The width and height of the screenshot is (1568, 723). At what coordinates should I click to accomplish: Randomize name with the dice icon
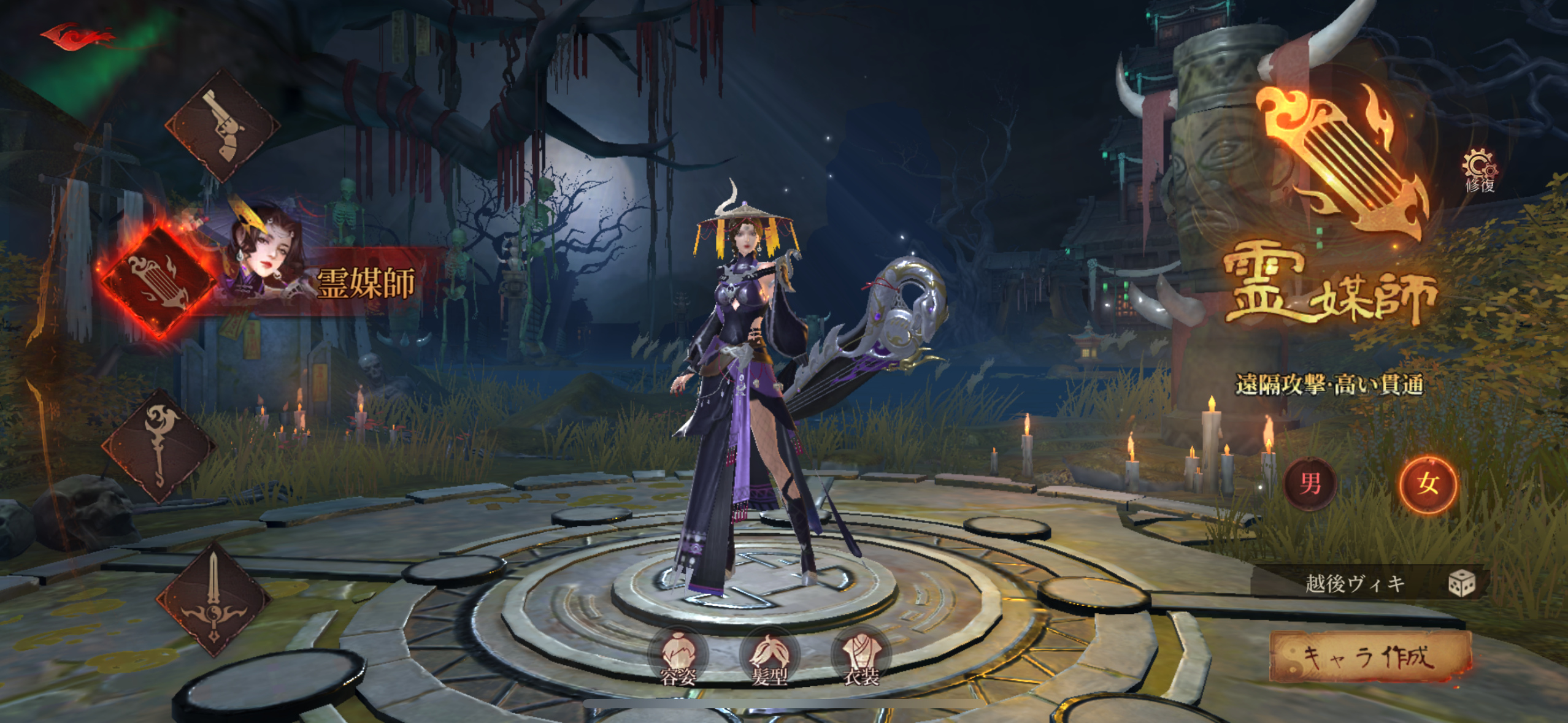1462,584
